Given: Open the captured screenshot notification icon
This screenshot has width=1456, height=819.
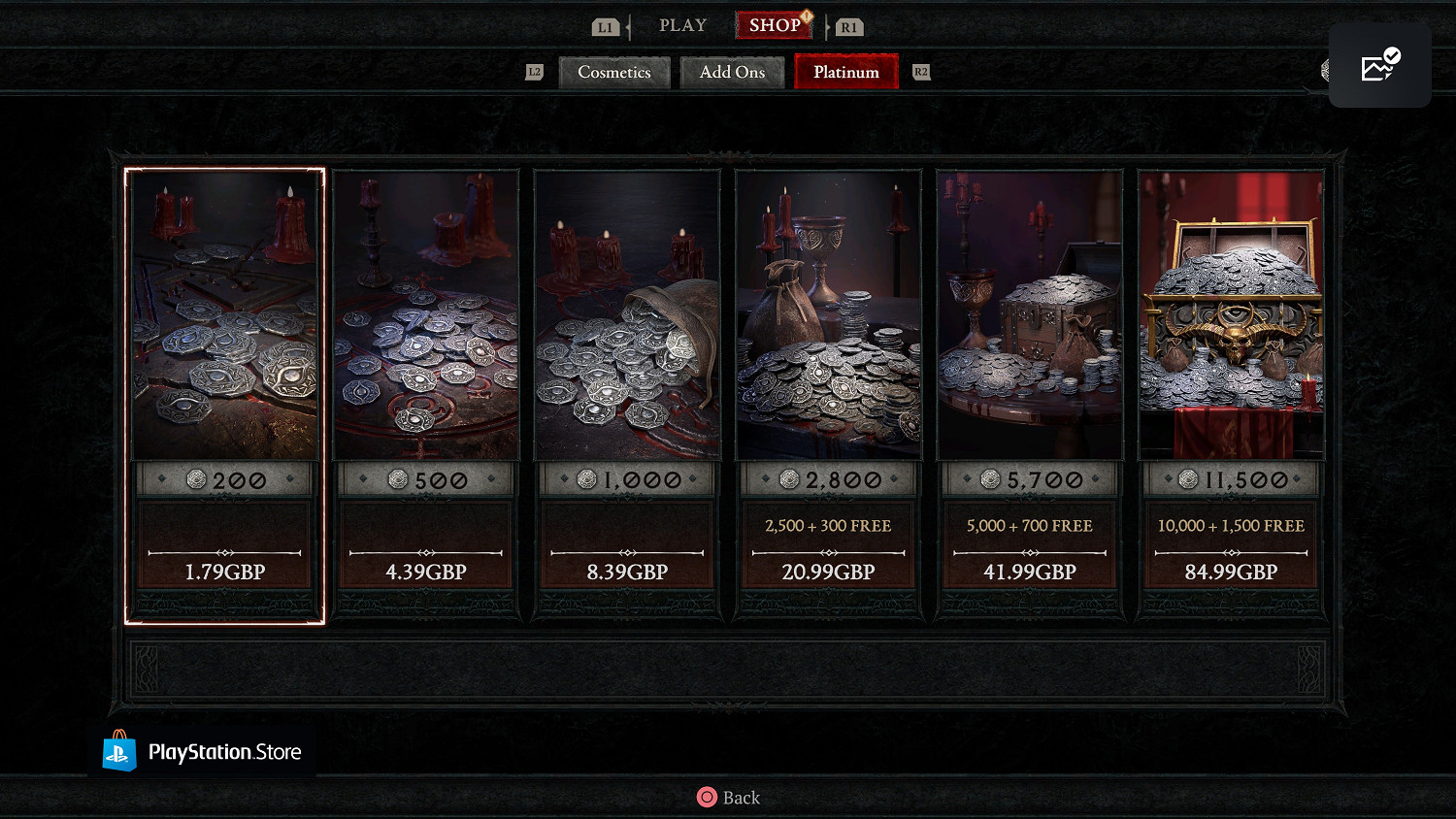Looking at the screenshot, I should [x=1379, y=63].
